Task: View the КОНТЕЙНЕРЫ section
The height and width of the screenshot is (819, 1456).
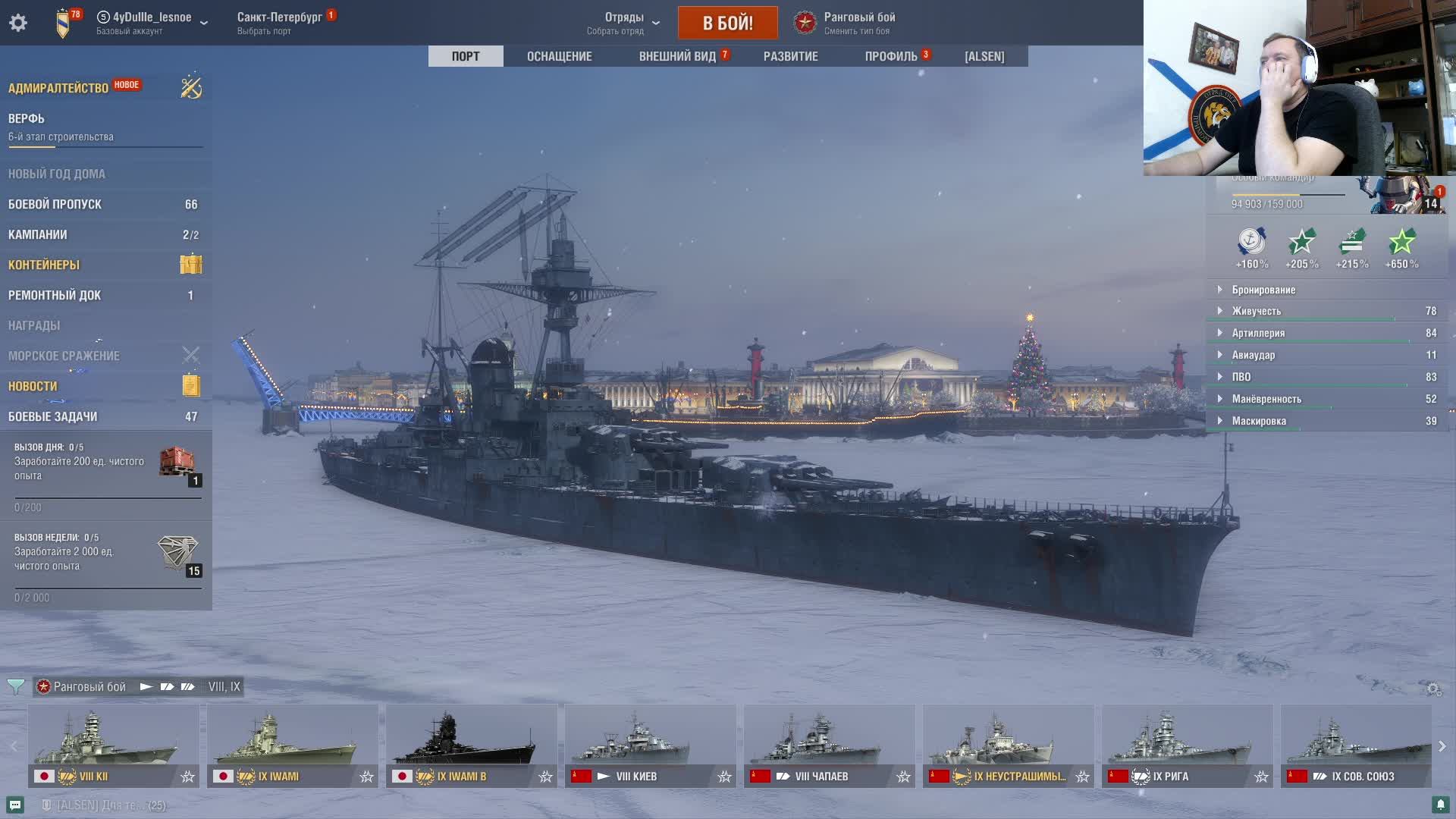Action: (x=44, y=265)
